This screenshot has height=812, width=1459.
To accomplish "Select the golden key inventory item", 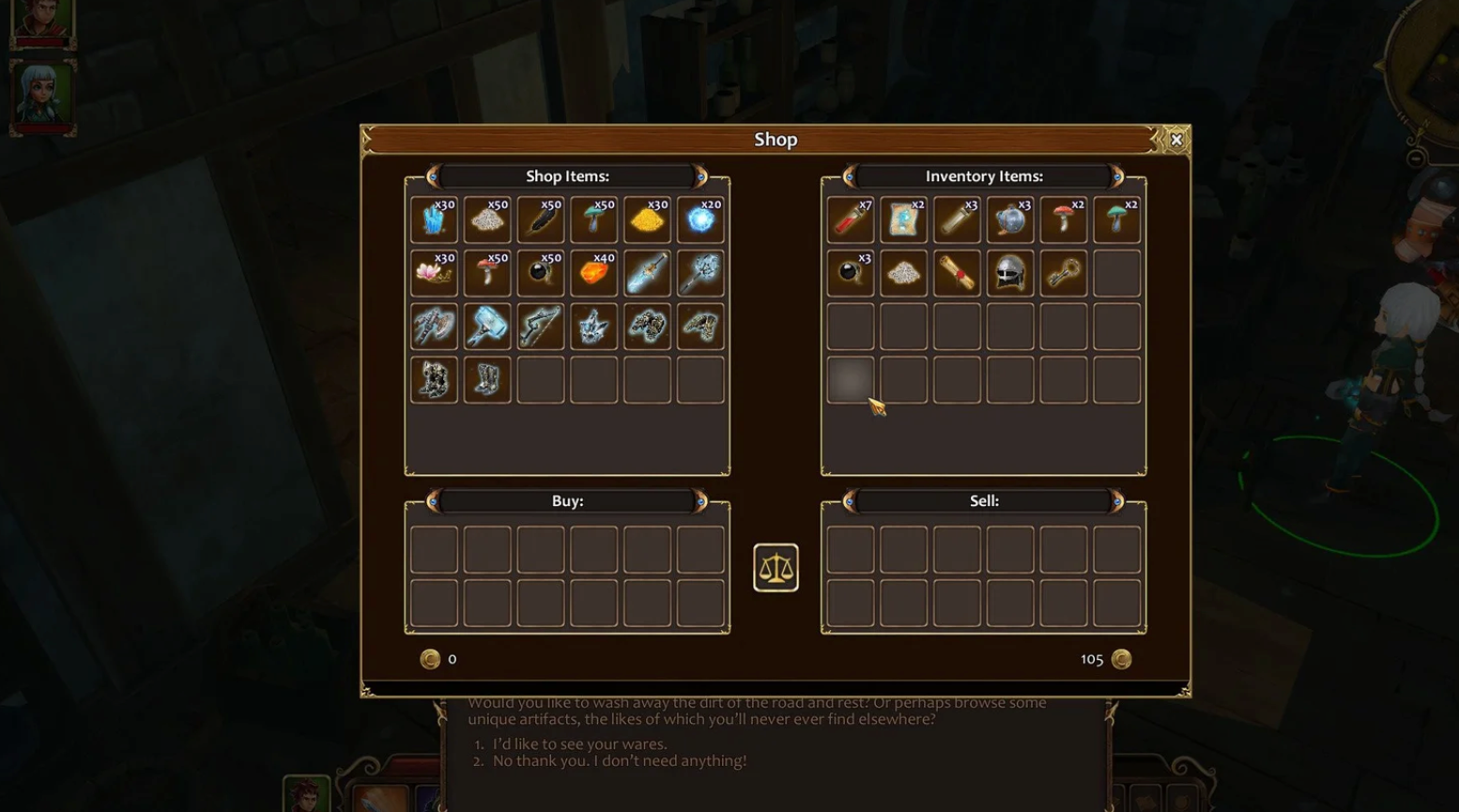I will pos(1064,272).
